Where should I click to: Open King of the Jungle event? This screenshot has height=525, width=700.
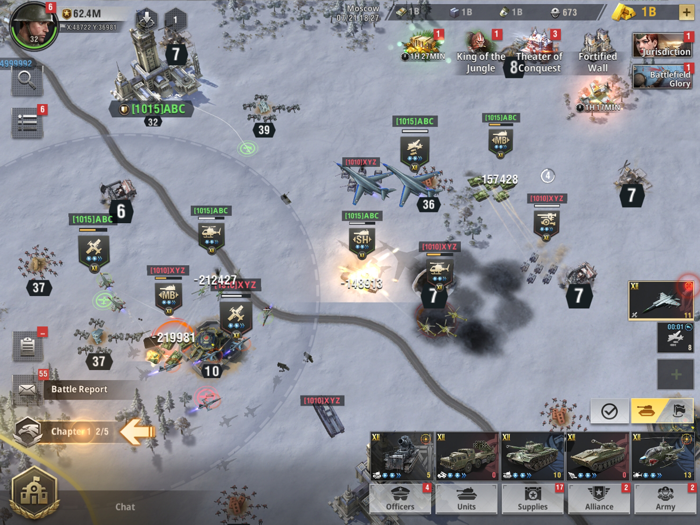click(x=480, y=52)
